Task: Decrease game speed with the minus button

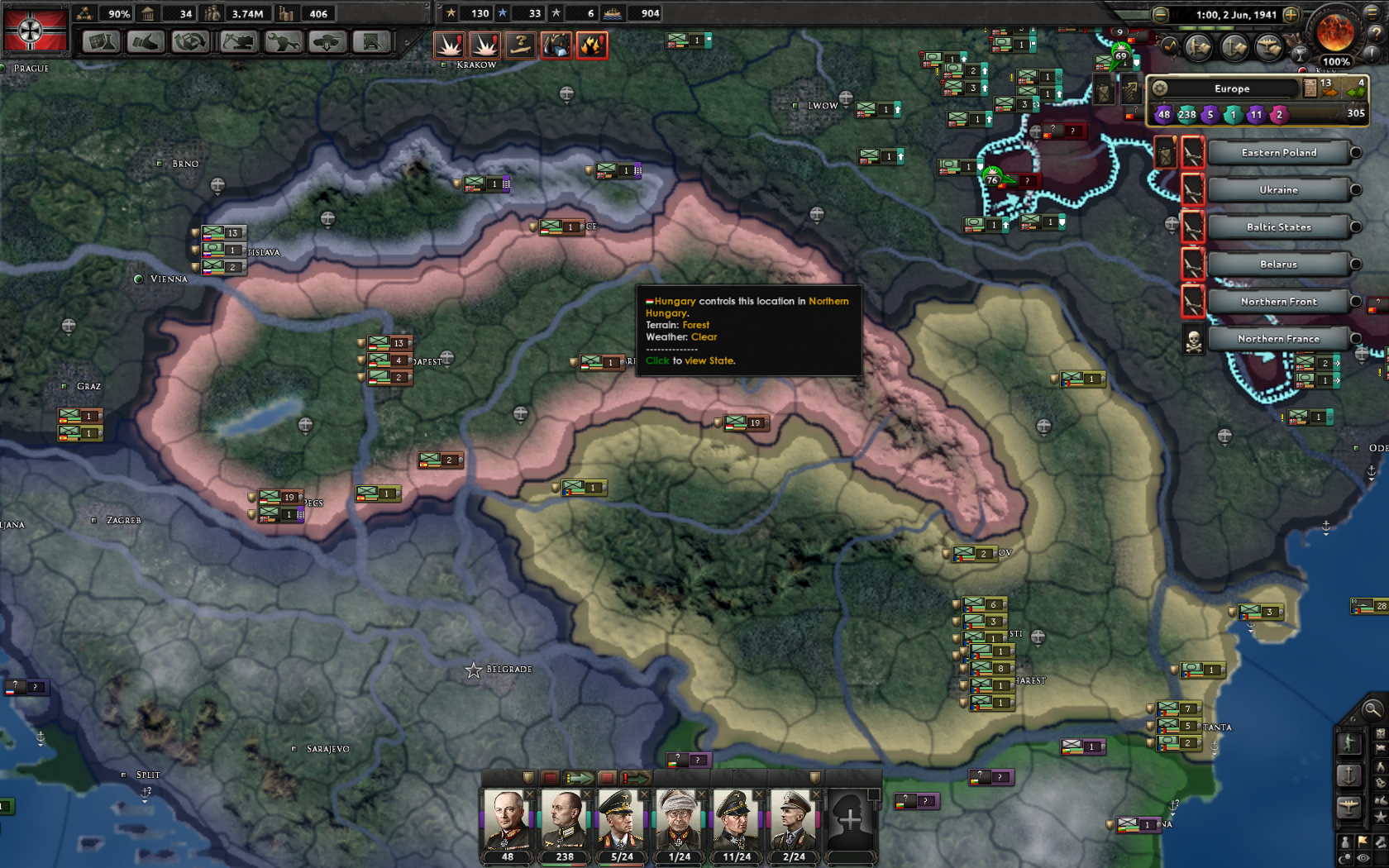Action: 1160,15
